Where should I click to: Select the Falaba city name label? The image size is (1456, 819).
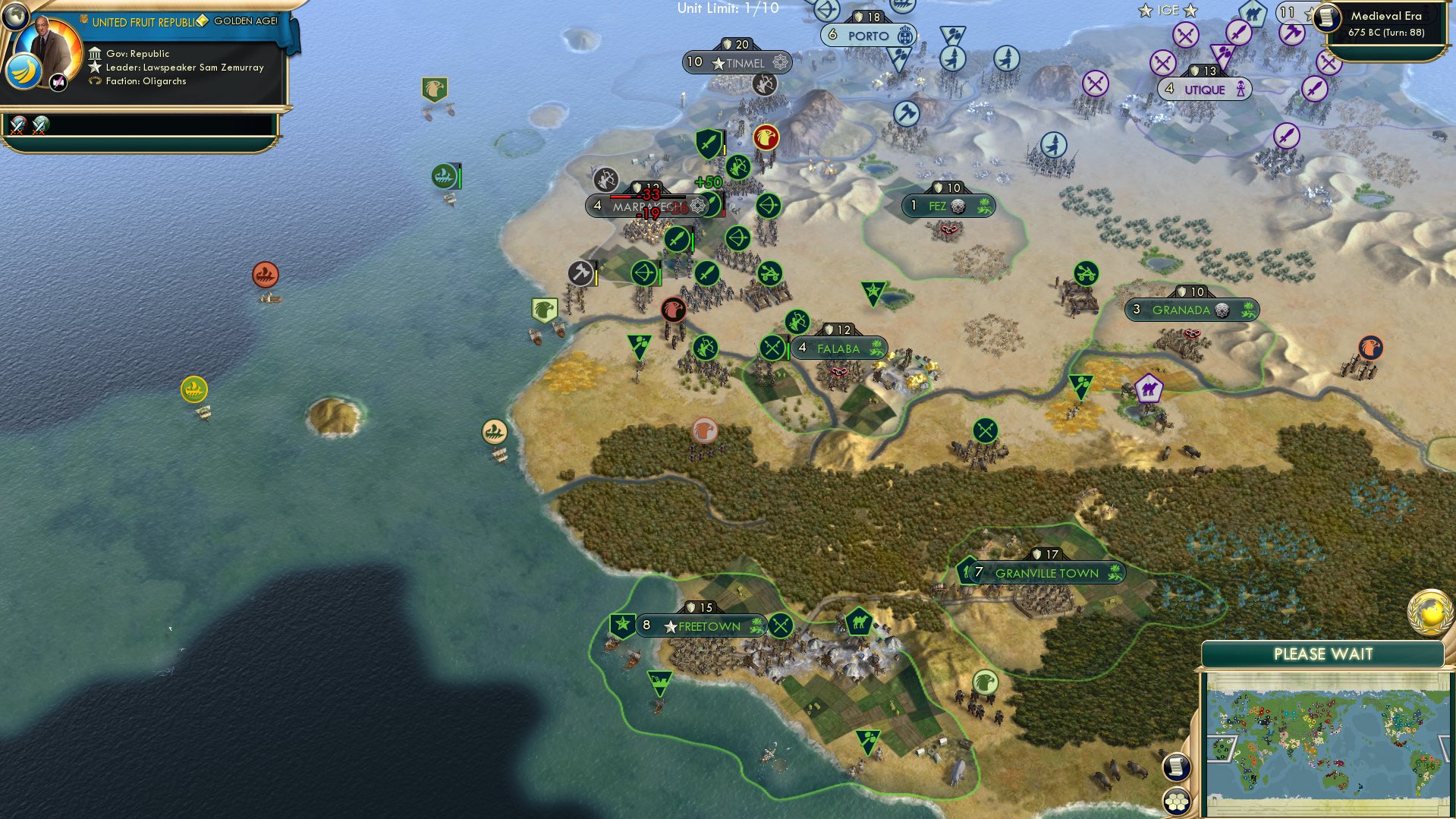point(837,348)
